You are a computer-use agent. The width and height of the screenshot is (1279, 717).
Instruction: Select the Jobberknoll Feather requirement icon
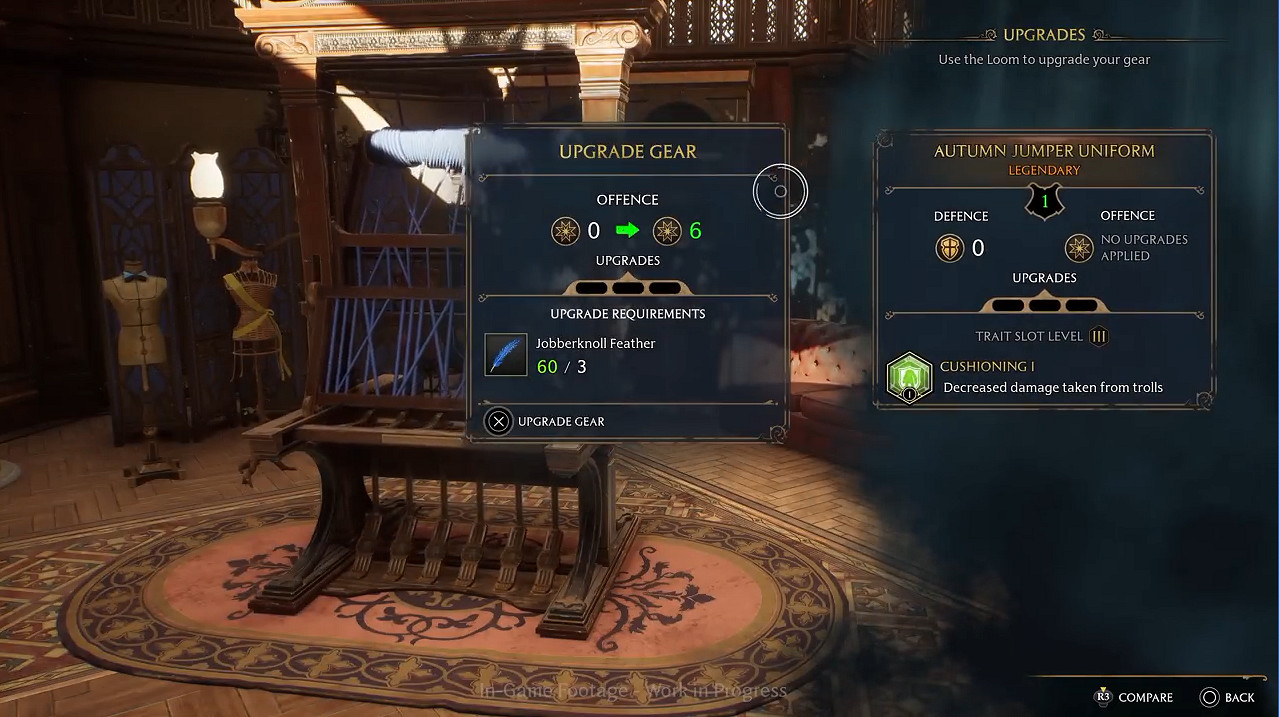pyautogui.click(x=506, y=355)
